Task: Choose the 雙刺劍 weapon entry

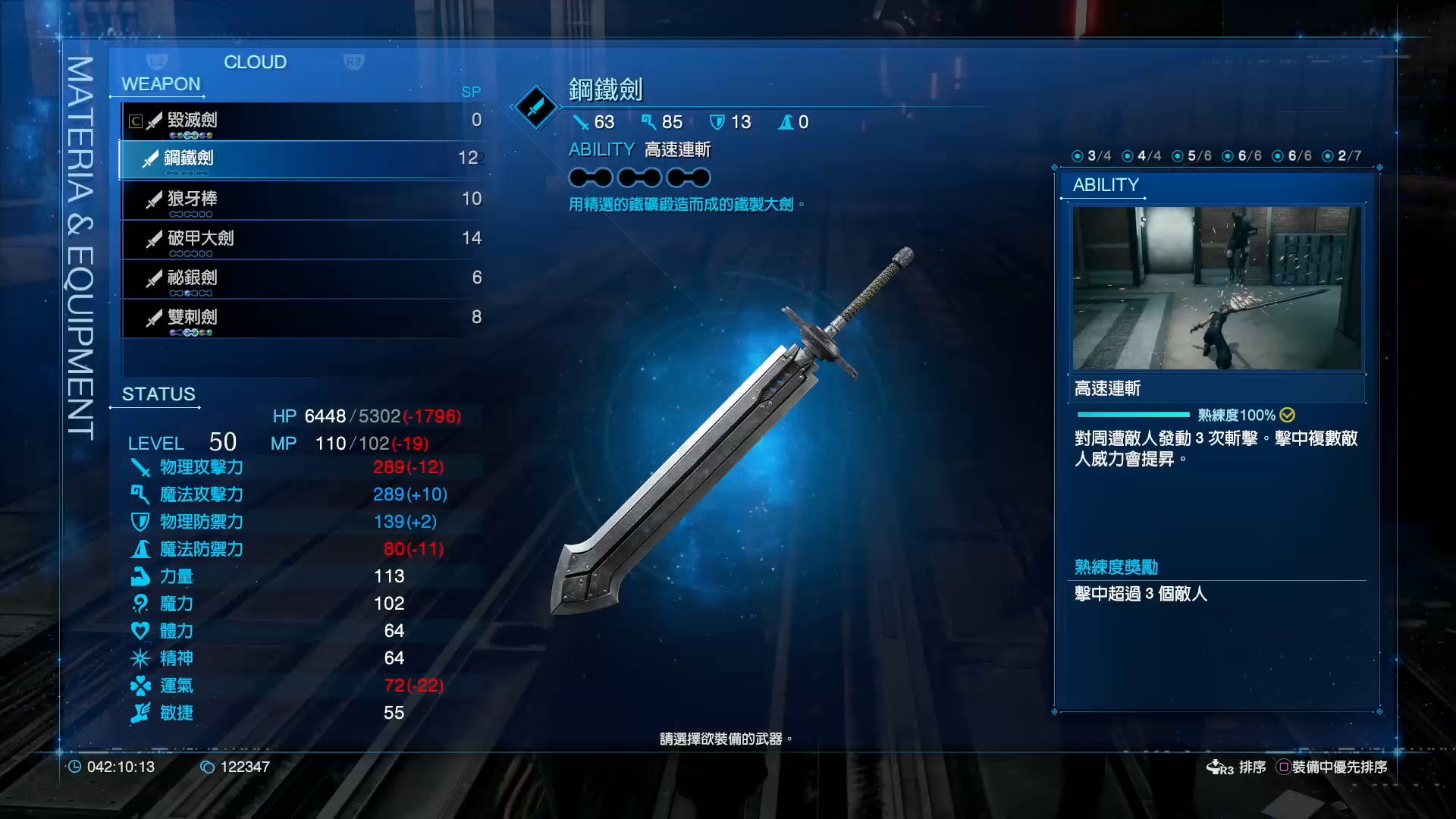Action: coord(303,318)
